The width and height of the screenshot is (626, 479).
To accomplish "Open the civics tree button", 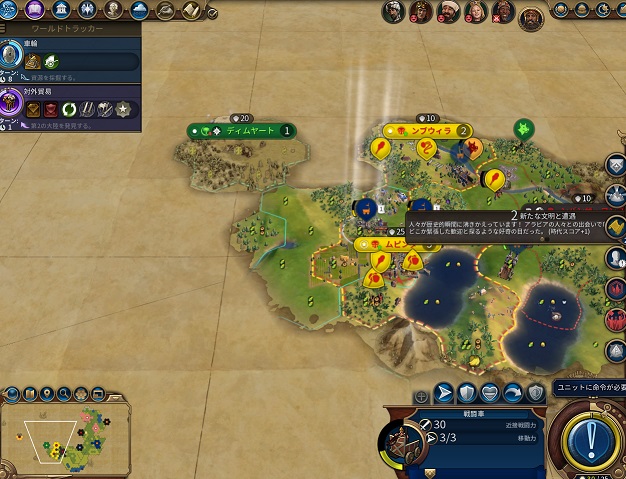I will point(37,10).
